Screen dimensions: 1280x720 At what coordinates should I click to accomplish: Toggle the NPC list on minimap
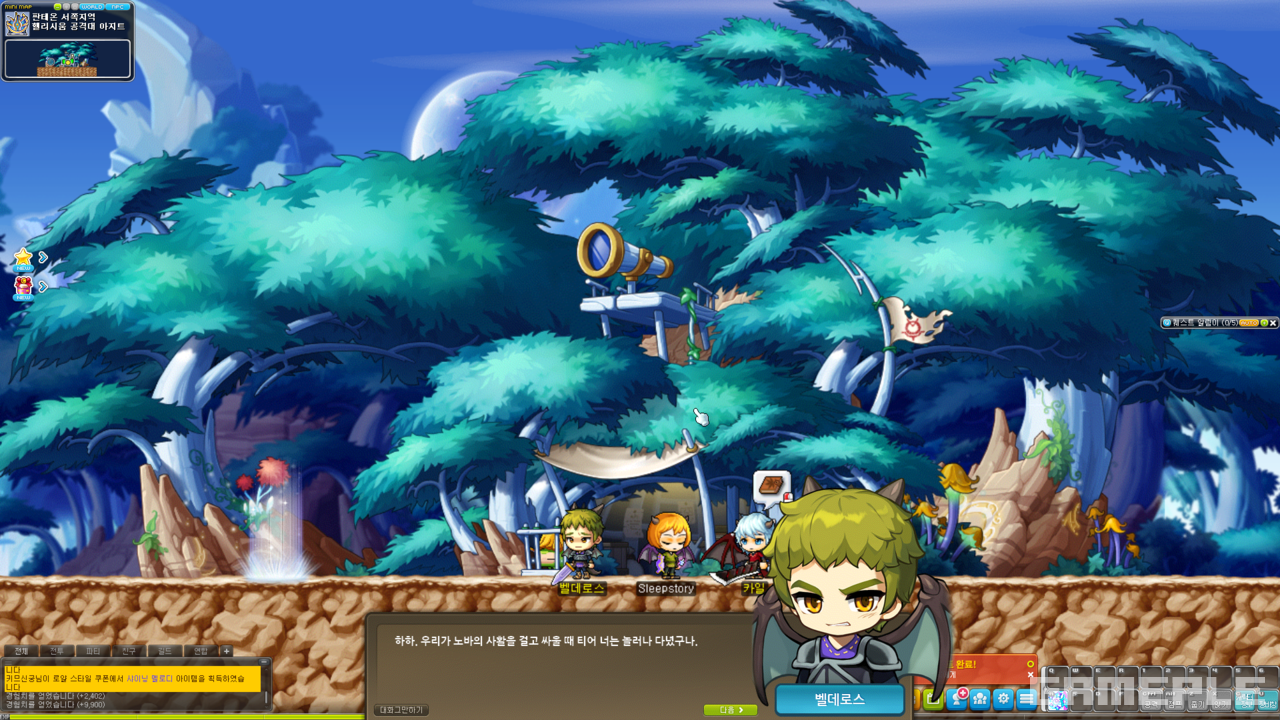118,6
